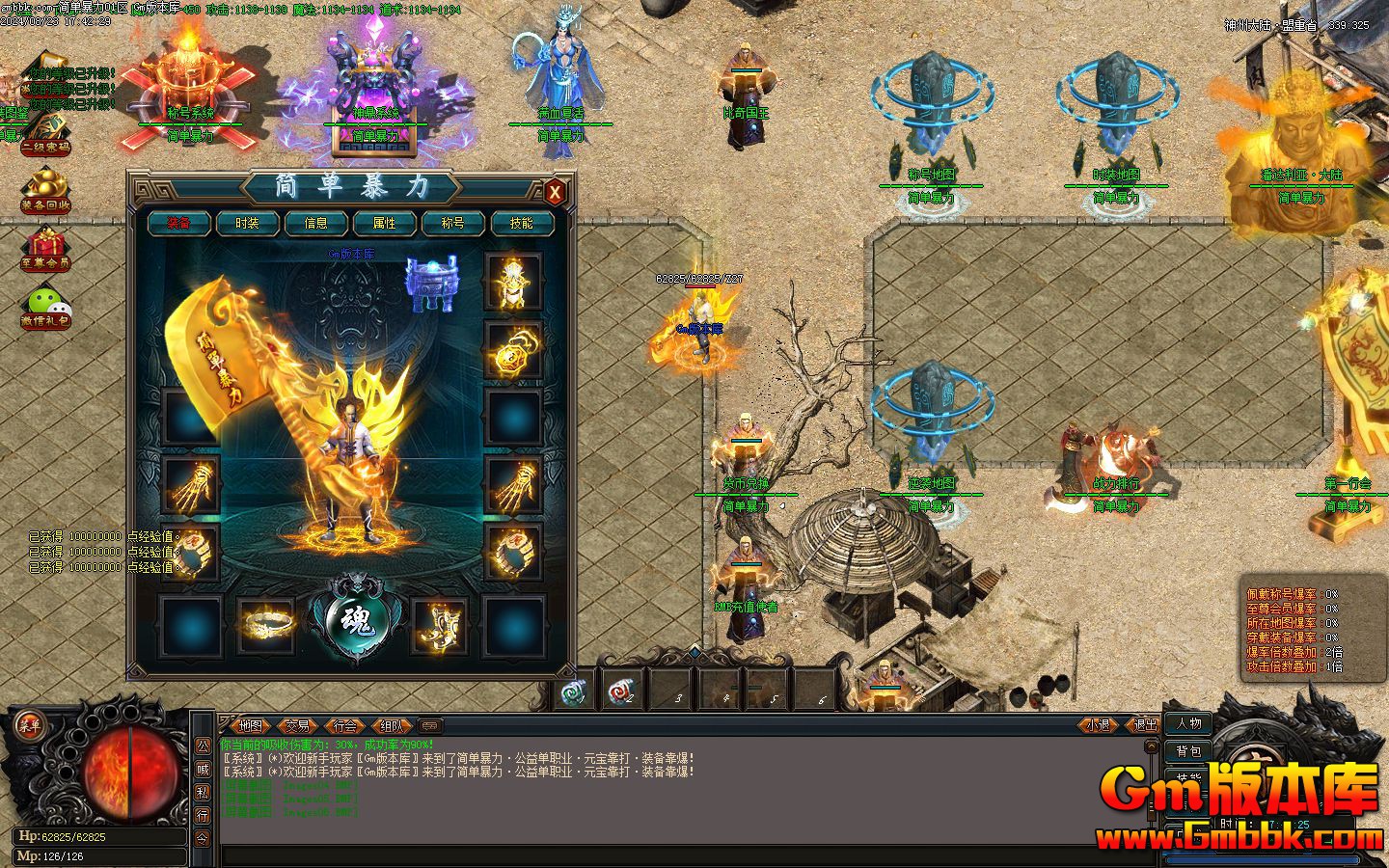Open the 背包 bag button
This screenshot has height=868, width=1389.
point(1188,751)
